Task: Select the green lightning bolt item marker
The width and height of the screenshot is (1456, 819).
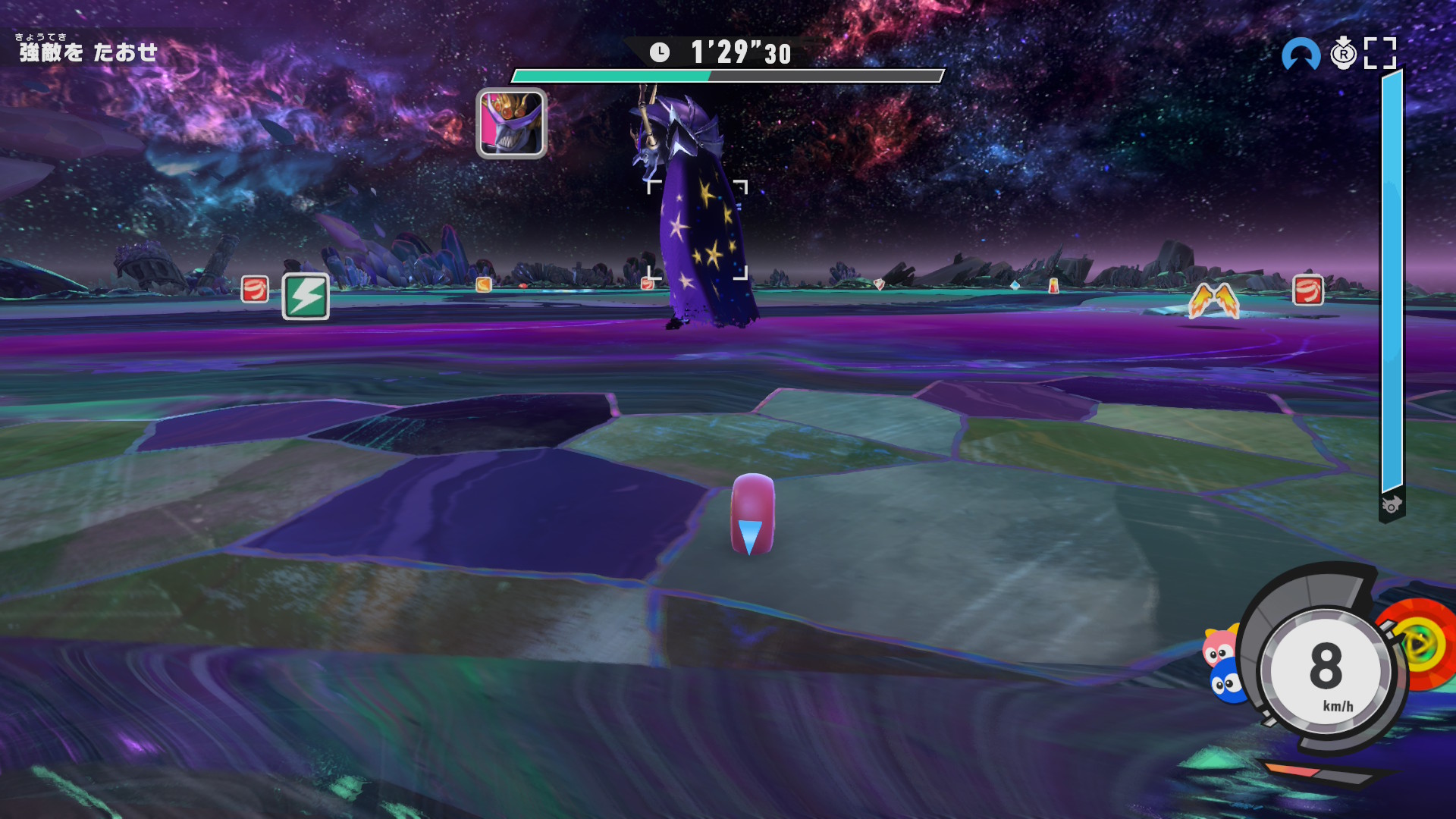Action: tap(306, 296)
